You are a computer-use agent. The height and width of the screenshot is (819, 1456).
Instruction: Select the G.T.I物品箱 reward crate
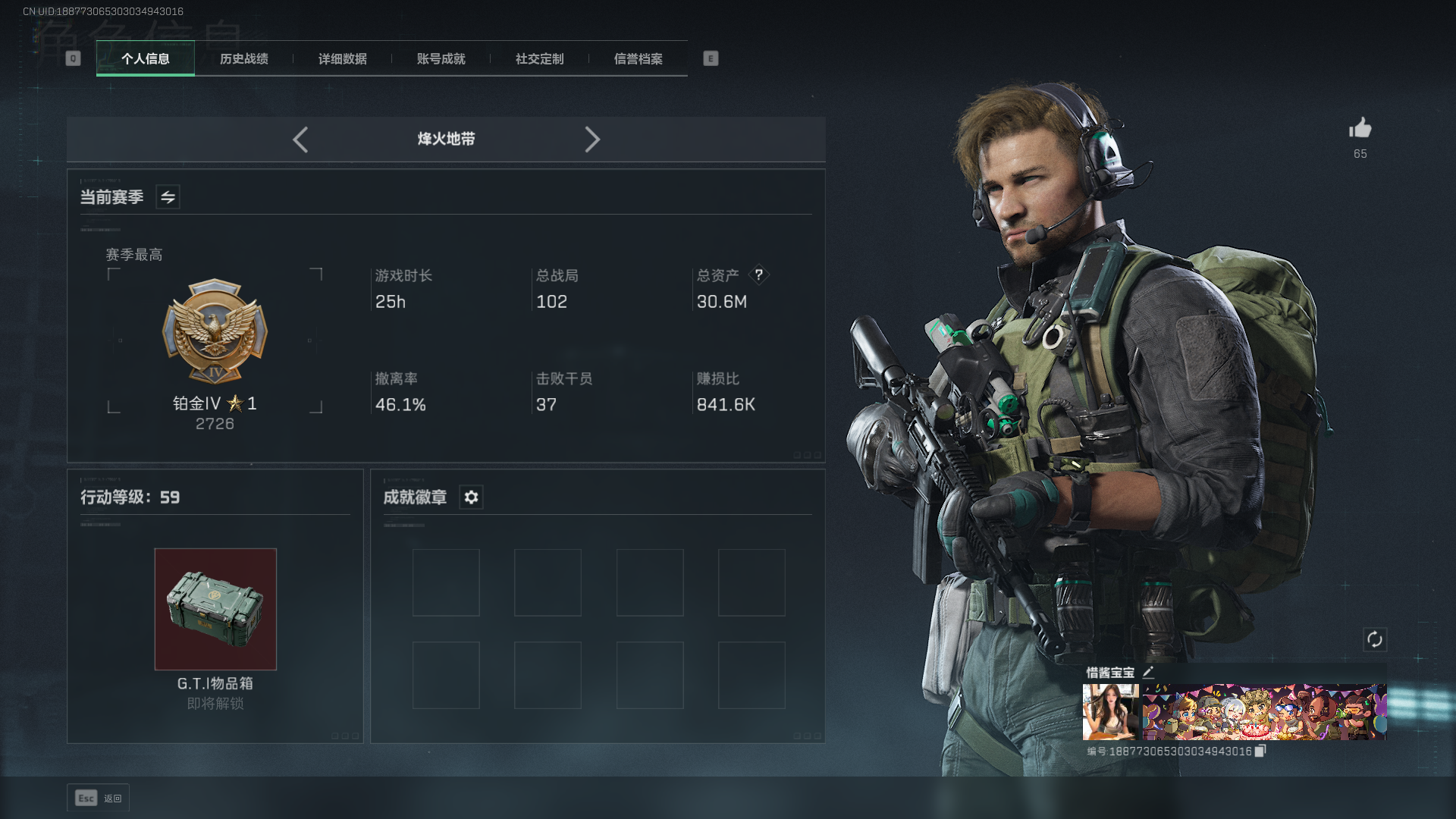pyautogui.click(x=215, y=609)
